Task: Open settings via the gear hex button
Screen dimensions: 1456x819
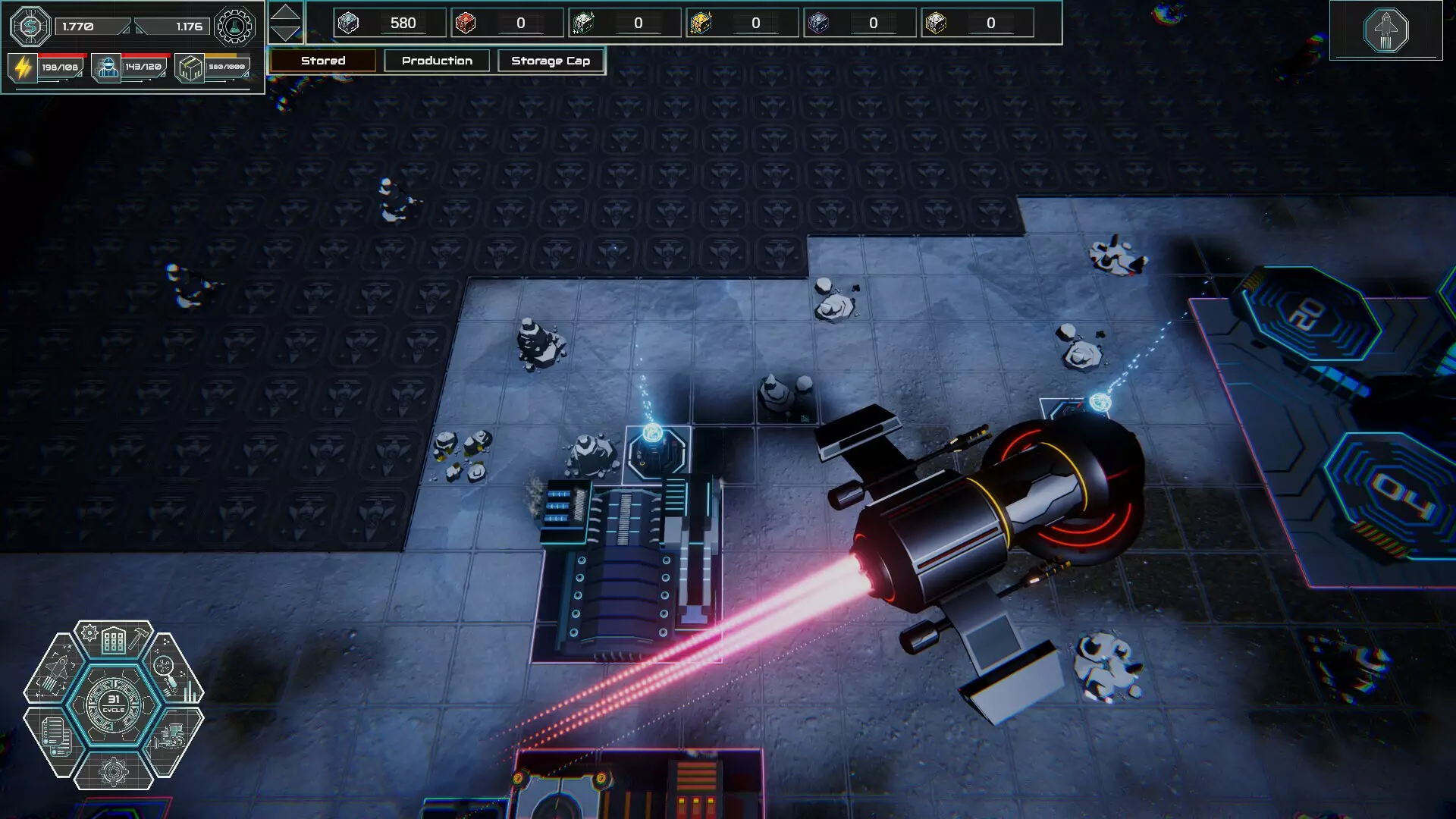Action: pos(114,771)
